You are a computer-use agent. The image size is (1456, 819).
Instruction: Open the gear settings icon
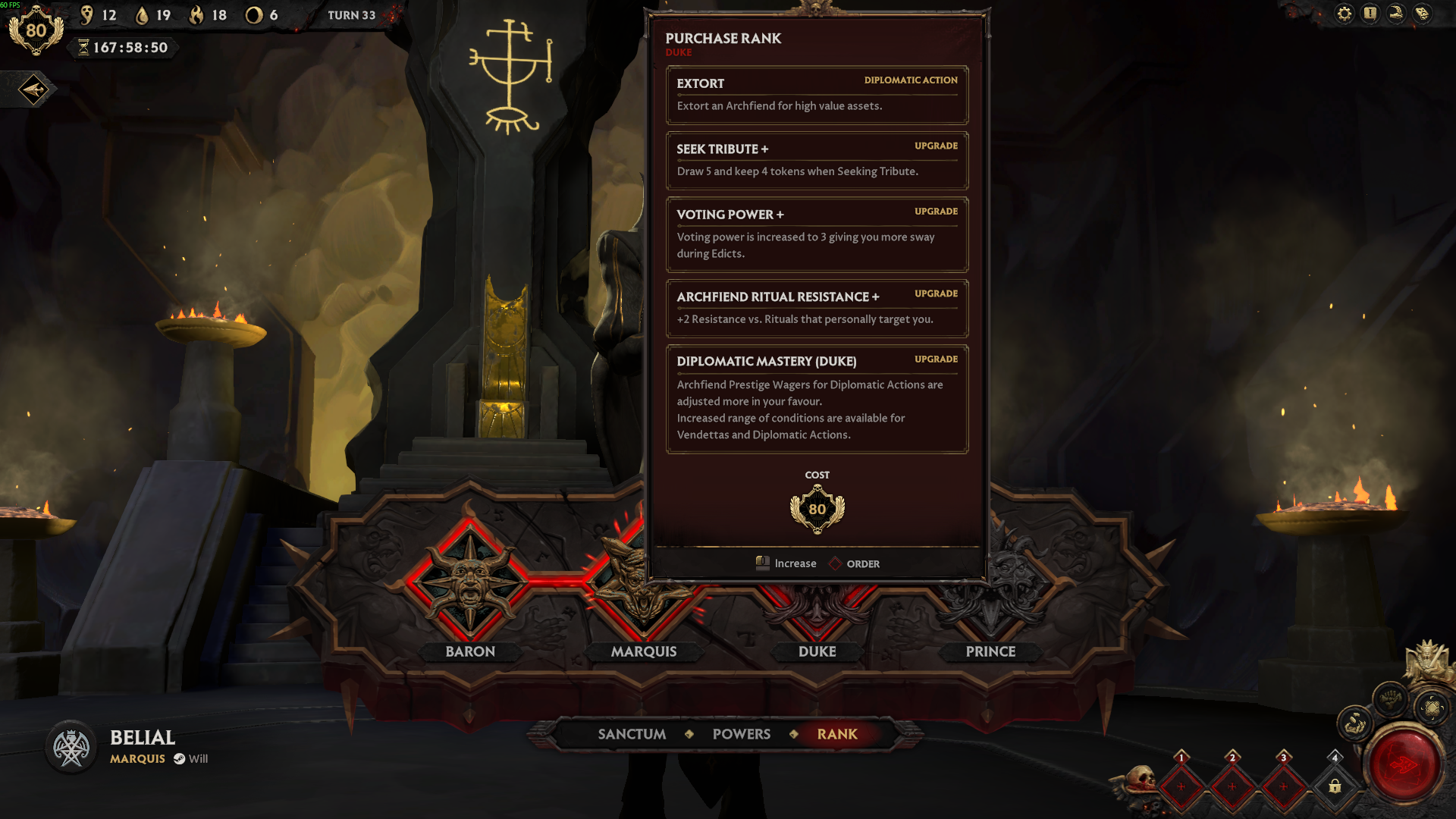(1345, 14)
